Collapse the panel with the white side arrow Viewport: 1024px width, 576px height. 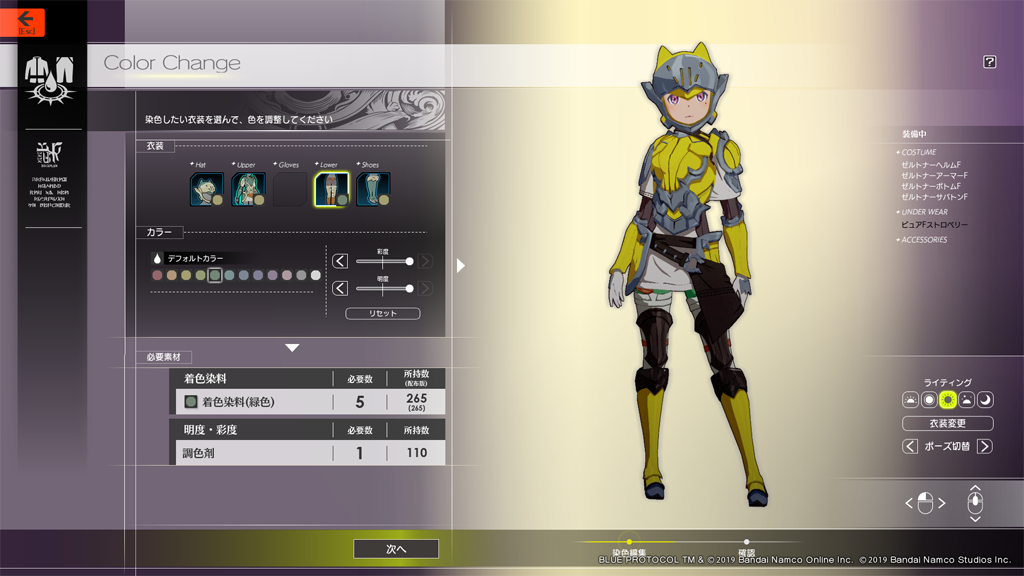tap(461, 265)
